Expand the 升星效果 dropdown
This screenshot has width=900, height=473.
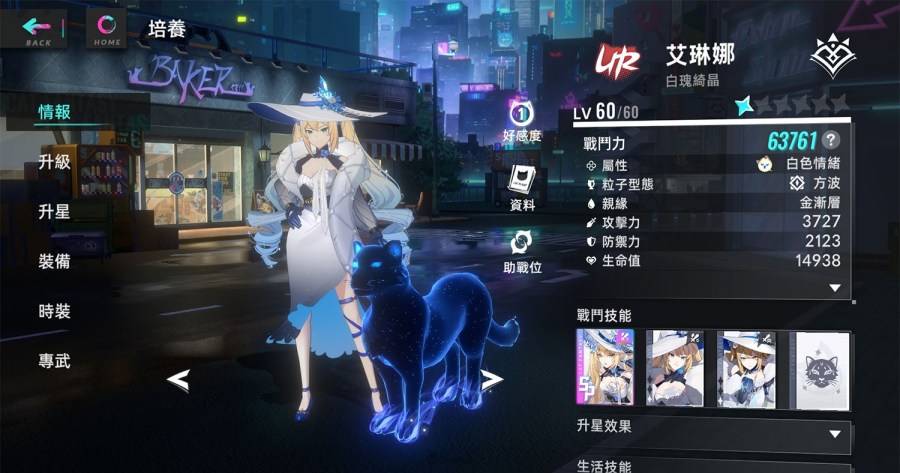(x=834, y=434)
